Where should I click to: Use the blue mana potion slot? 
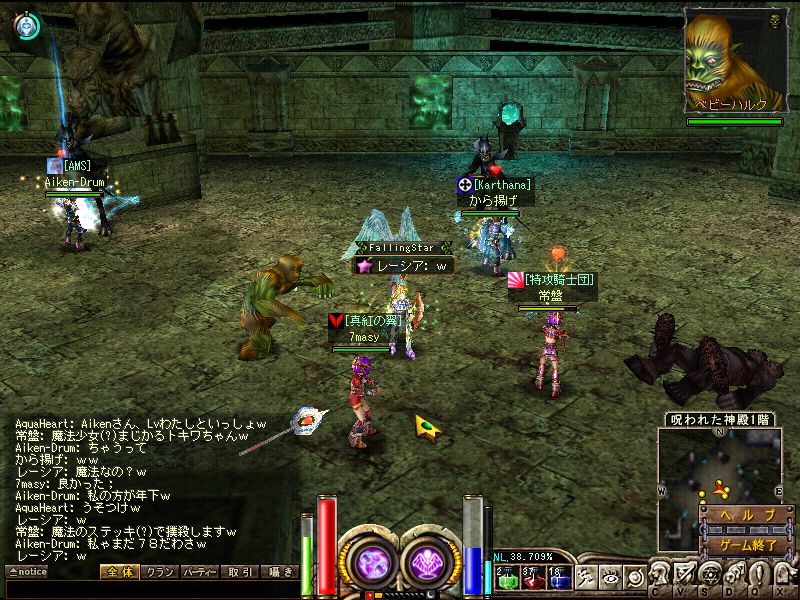pyautogui.click(x=558, y=577)
